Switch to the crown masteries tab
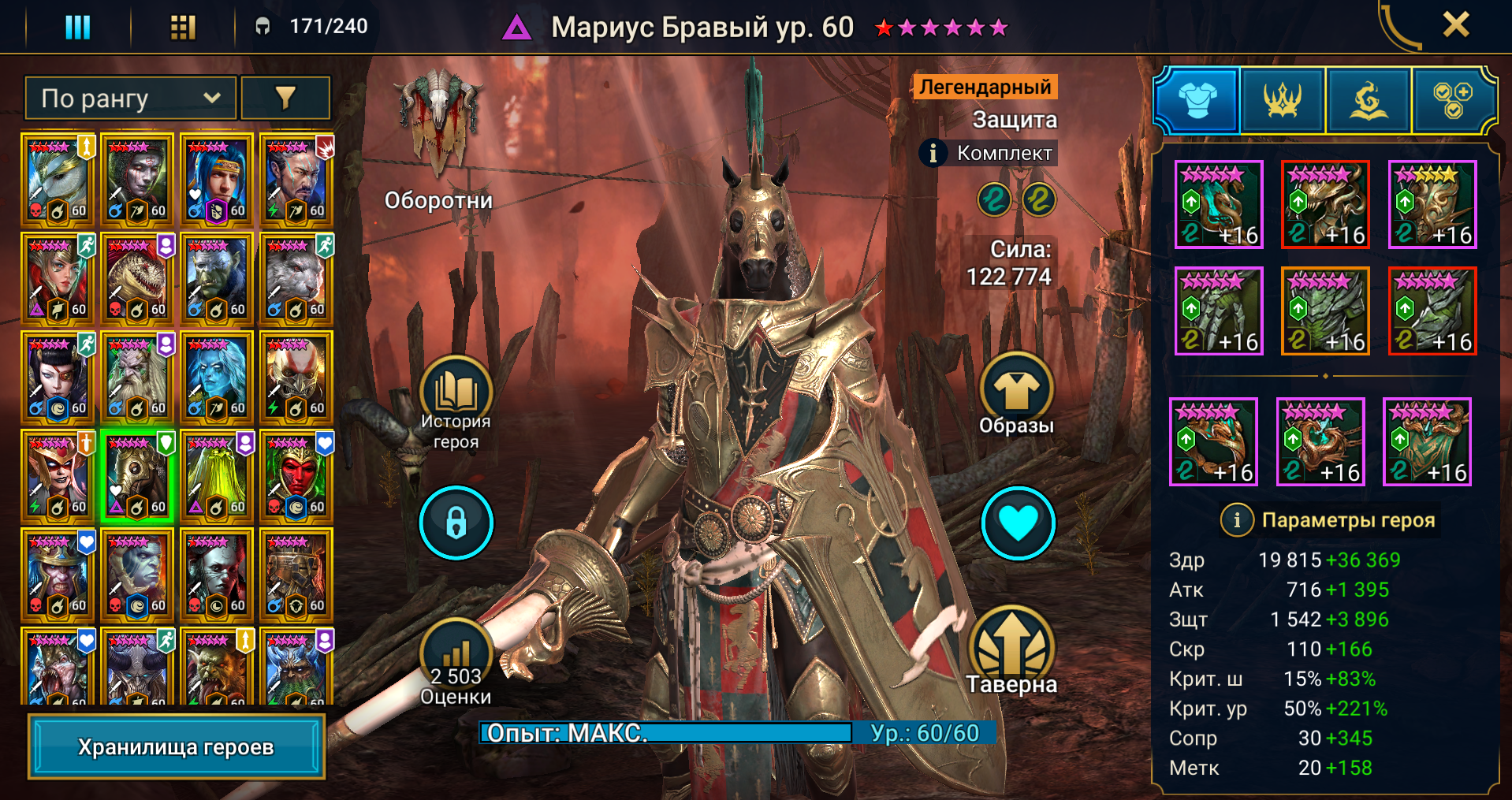The height and width of the screenshot is (800, 1512). [x=1283, y=101]
